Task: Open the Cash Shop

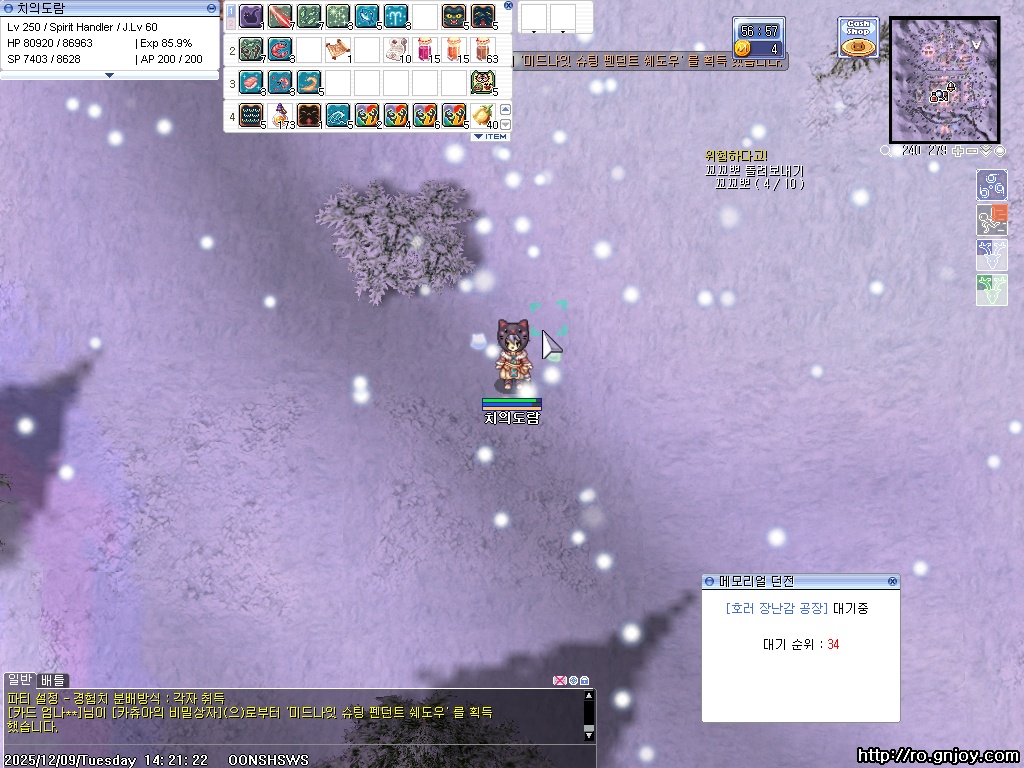Action: point(858,37)
